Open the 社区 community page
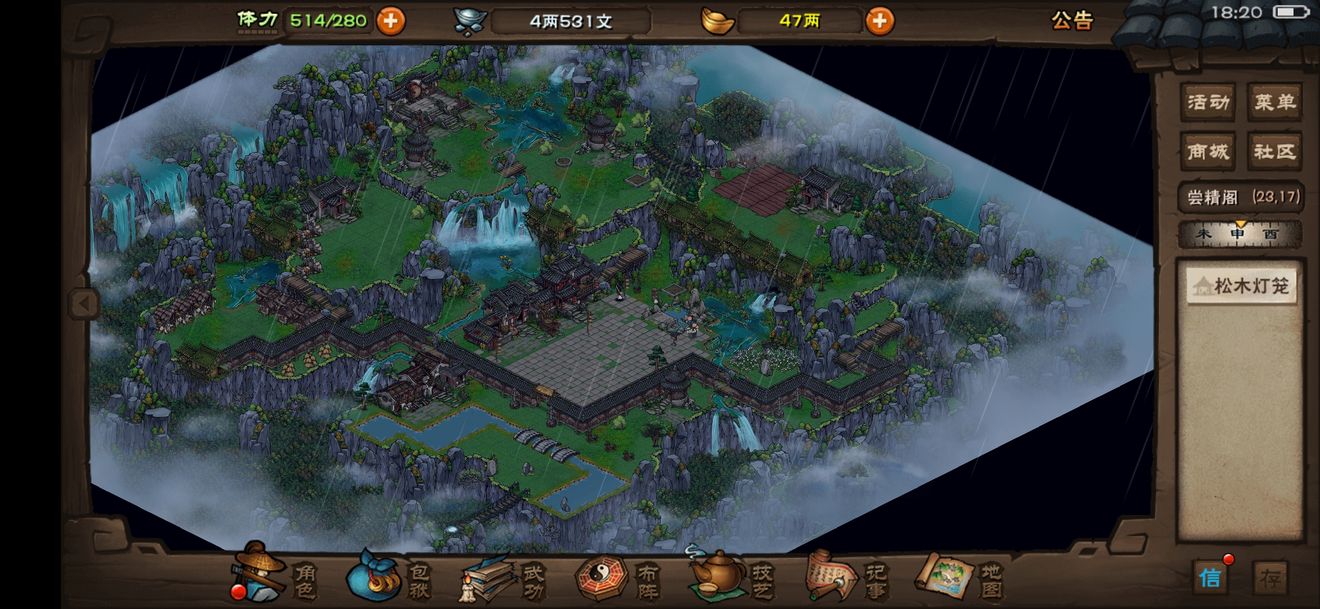 [1275, 152]
